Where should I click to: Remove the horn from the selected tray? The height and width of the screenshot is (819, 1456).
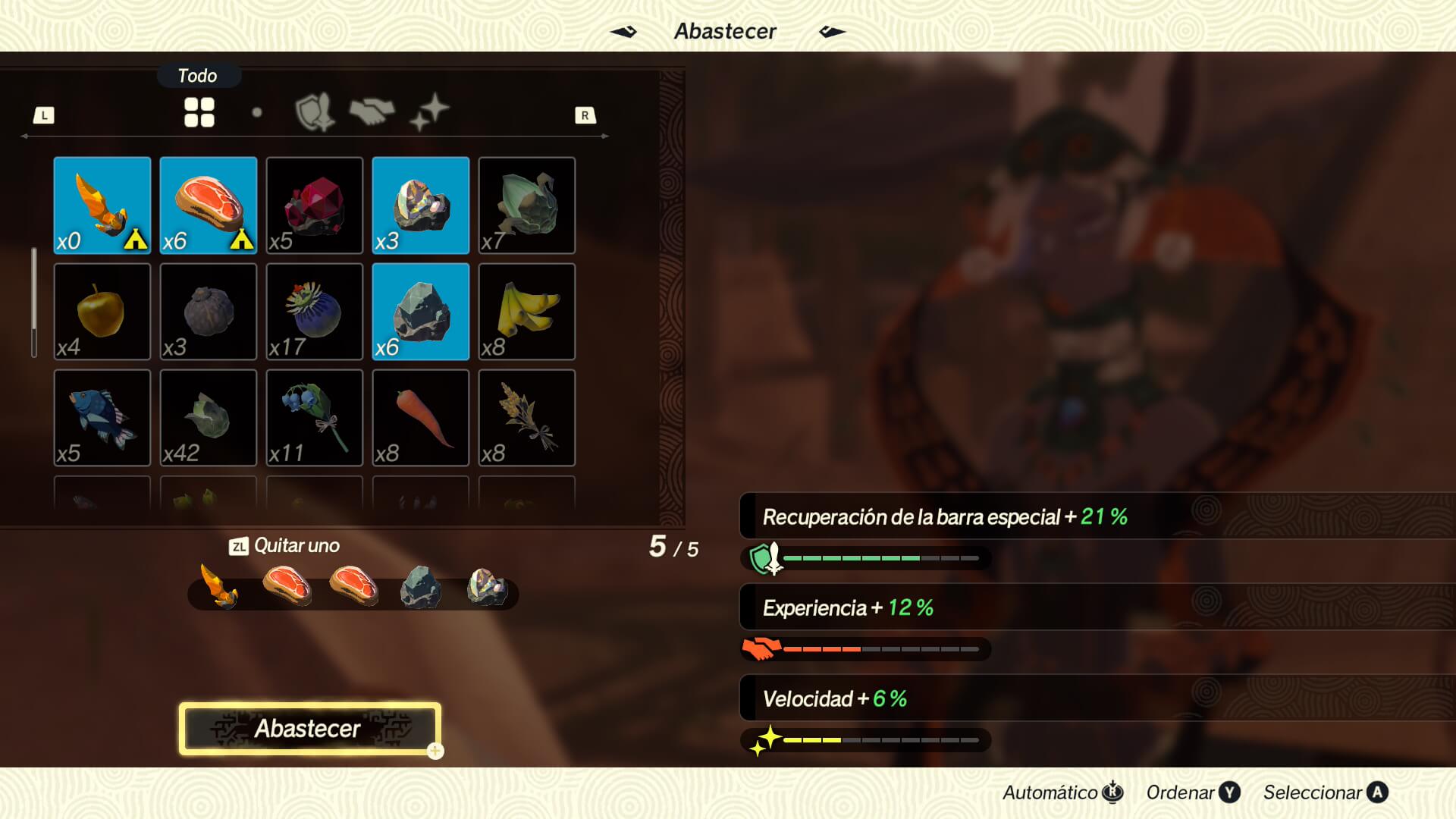[x=219, y=587]
